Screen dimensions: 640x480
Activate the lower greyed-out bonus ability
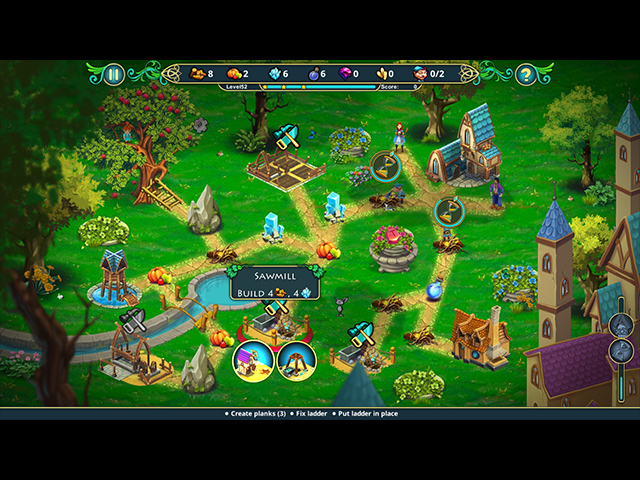pyautogui.click(x=621, y=351)
